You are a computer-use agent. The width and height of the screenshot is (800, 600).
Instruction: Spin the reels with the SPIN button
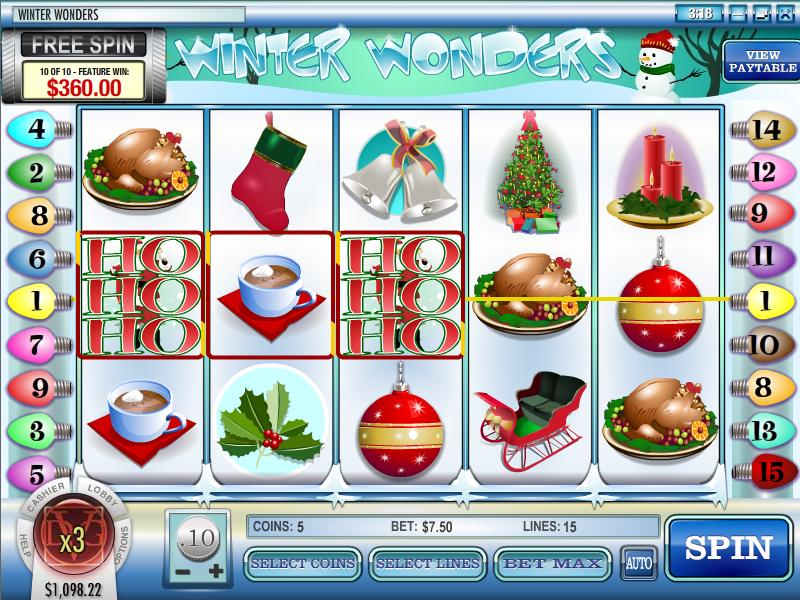pos(728,548)
